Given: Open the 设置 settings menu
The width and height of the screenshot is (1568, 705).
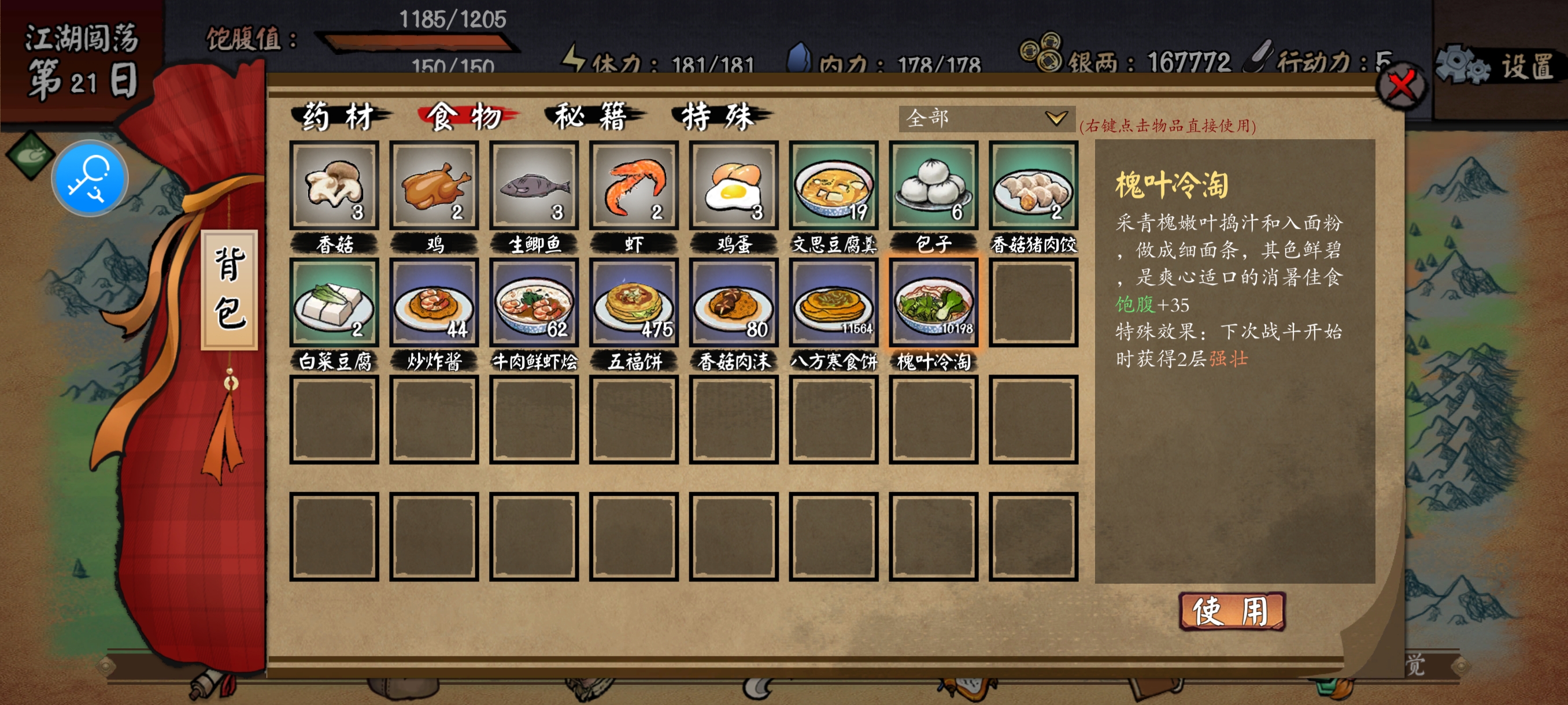Looking at the screenshot, I should [x=1499, y=66].
